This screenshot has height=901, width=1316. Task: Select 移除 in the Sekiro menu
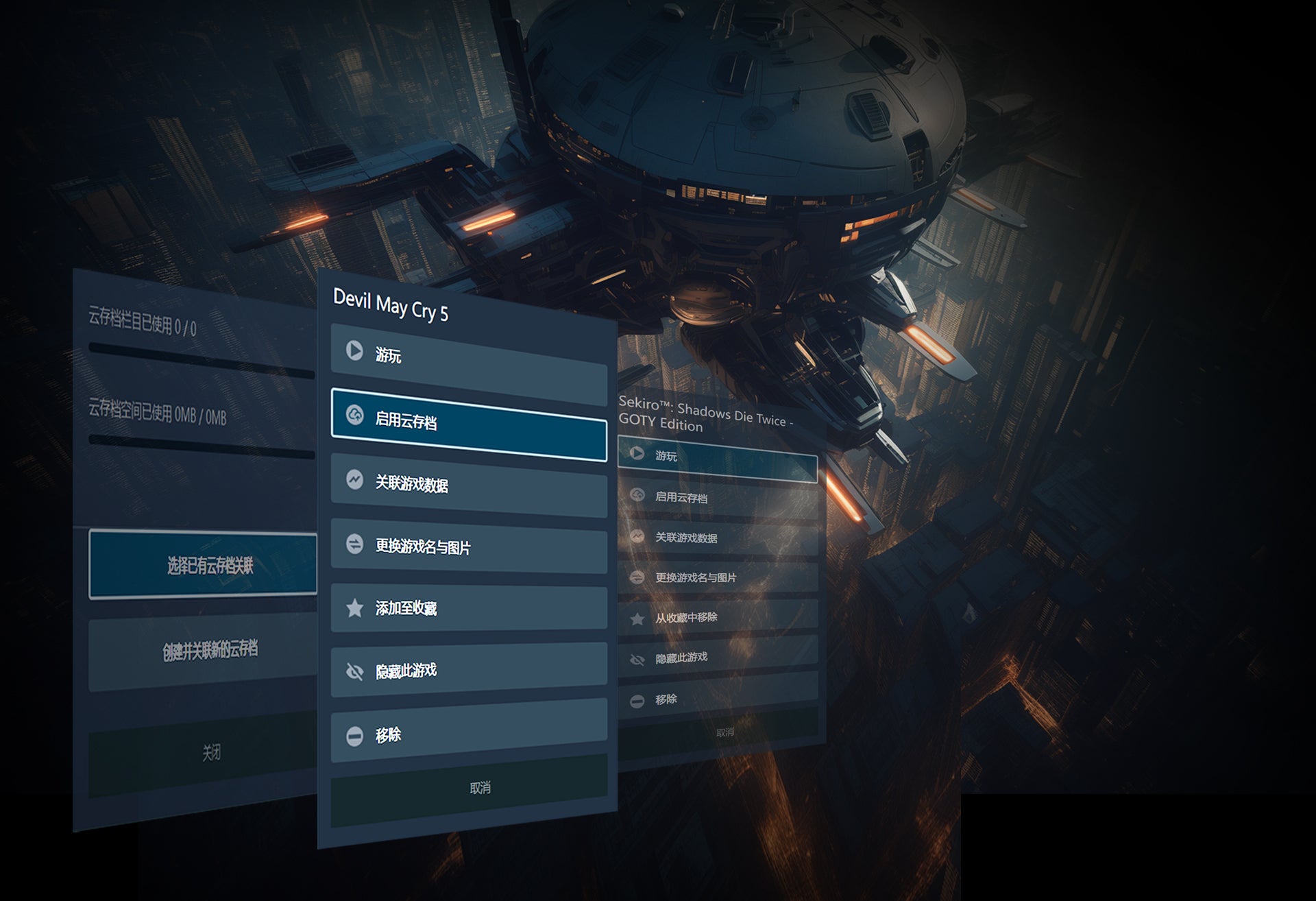(717, 699)
